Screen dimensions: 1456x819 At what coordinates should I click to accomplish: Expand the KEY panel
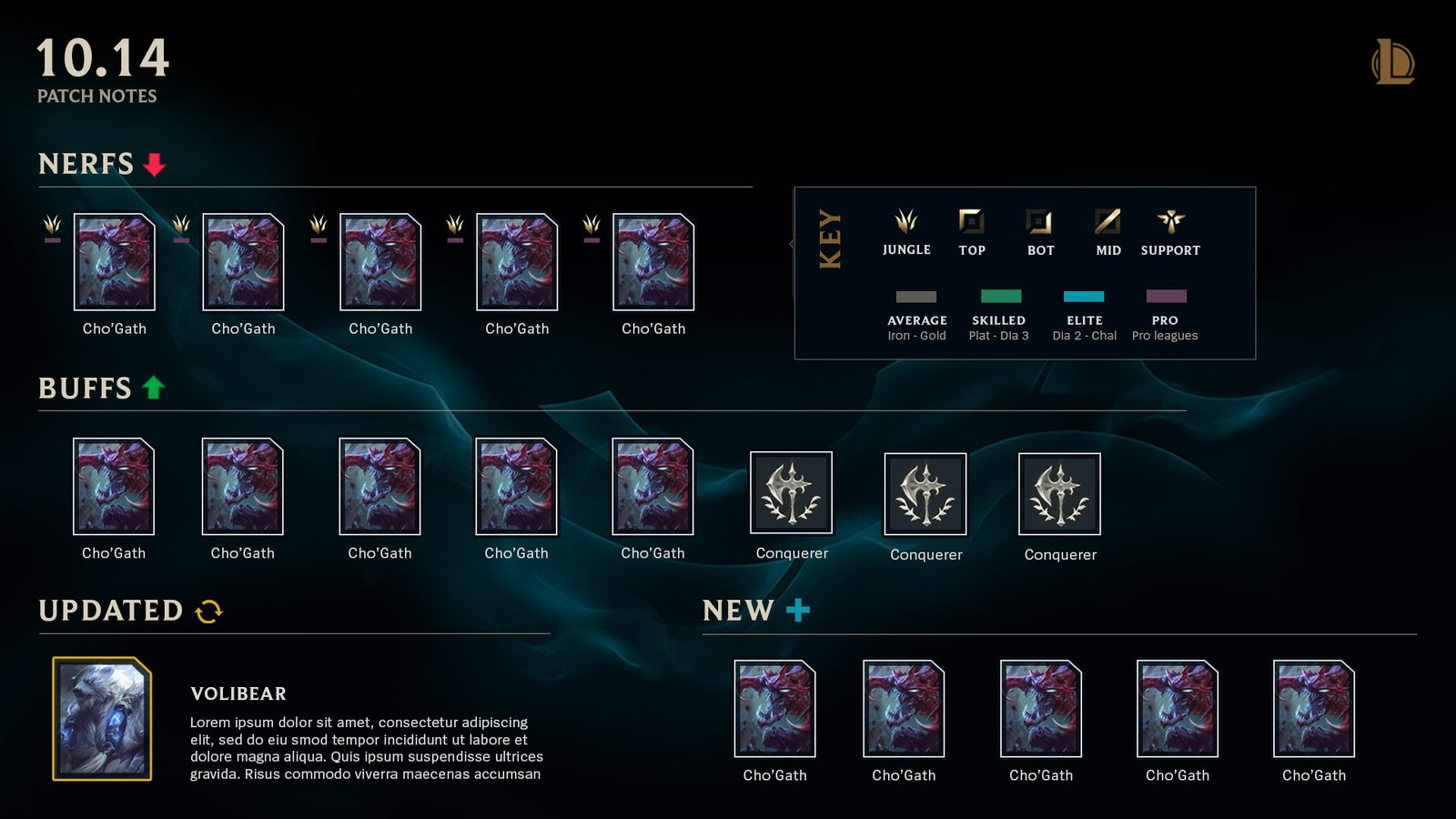coord(829,243)
